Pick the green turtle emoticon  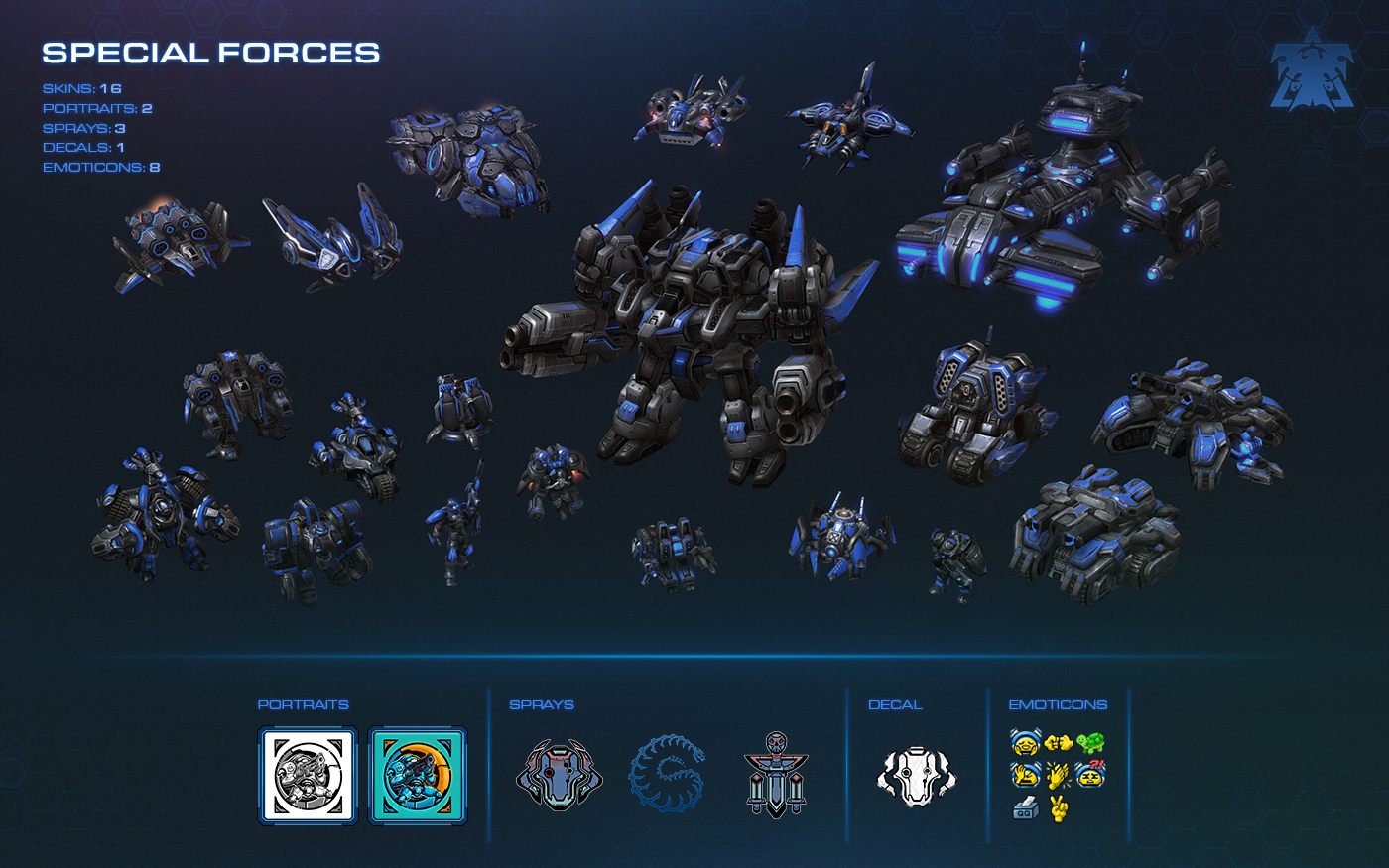pos(1091,742)
